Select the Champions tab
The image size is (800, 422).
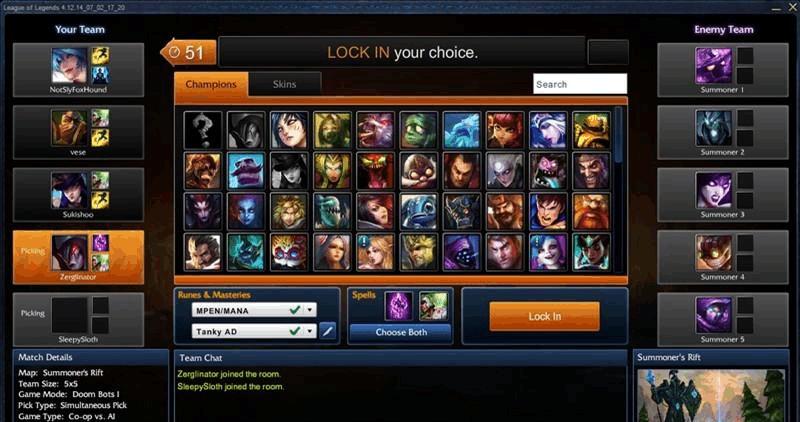pos(211,85)
